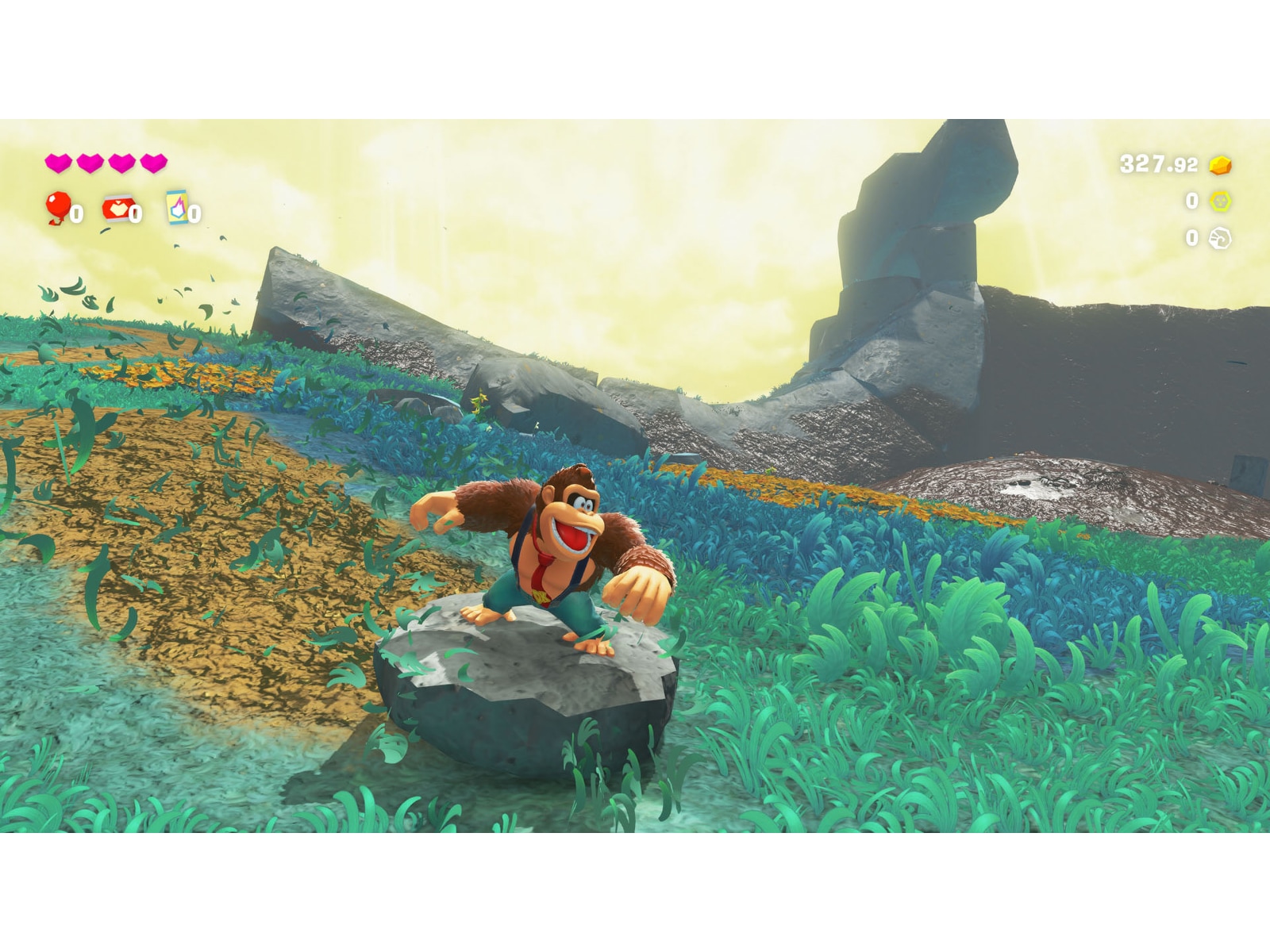Viewport: 1270px width, 952px height.
Task: Click the second heart of Donkey Kong's health bar
Action: click(x=90, y=162)
